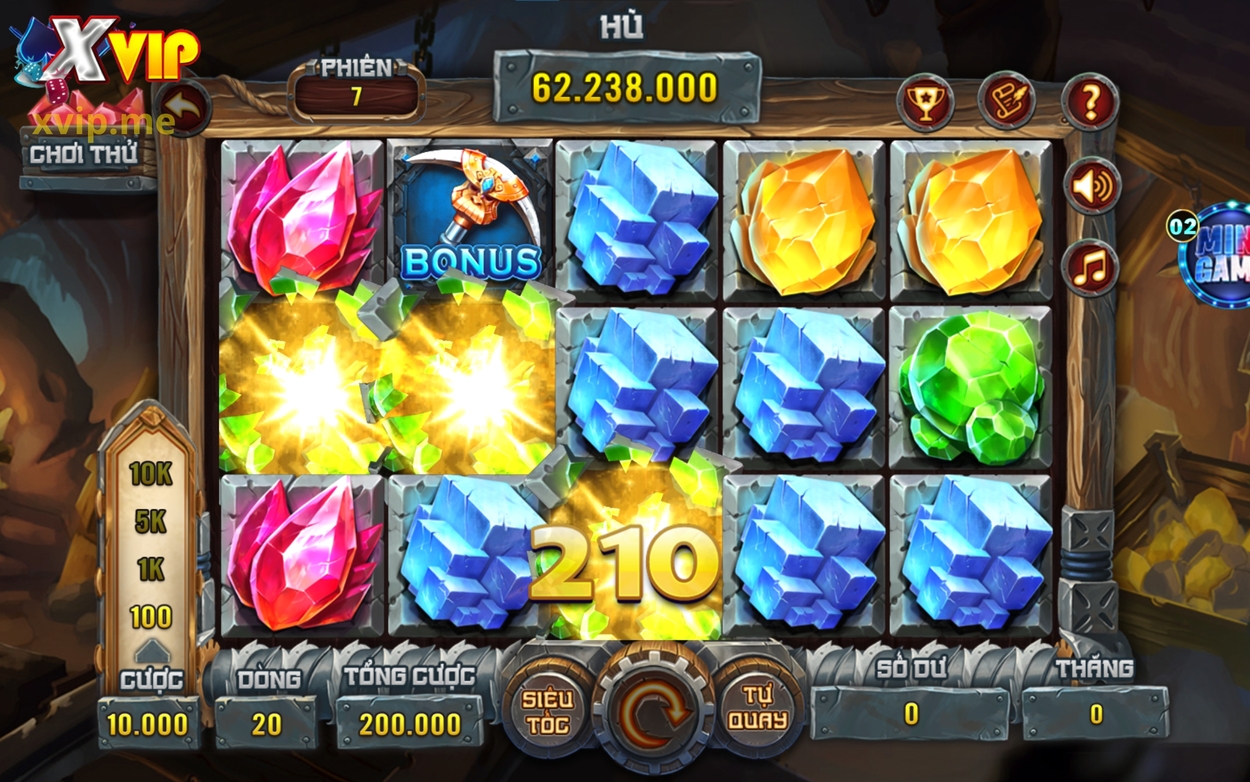Enable Tự Quay auto spin
This screenshot has height=782, width=1250.
[x=757, y=708]
